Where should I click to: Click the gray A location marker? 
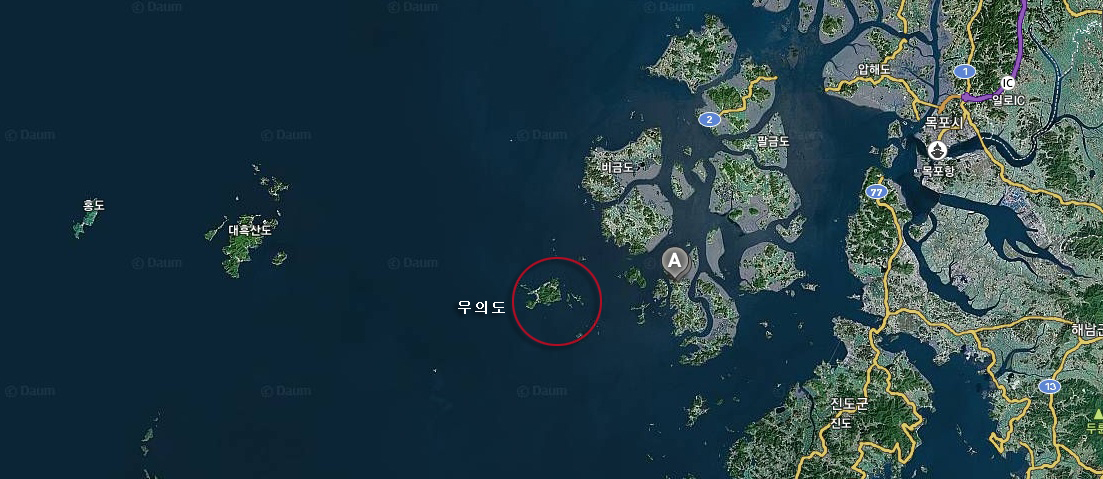pyautogui.click(x=675, y=262)
